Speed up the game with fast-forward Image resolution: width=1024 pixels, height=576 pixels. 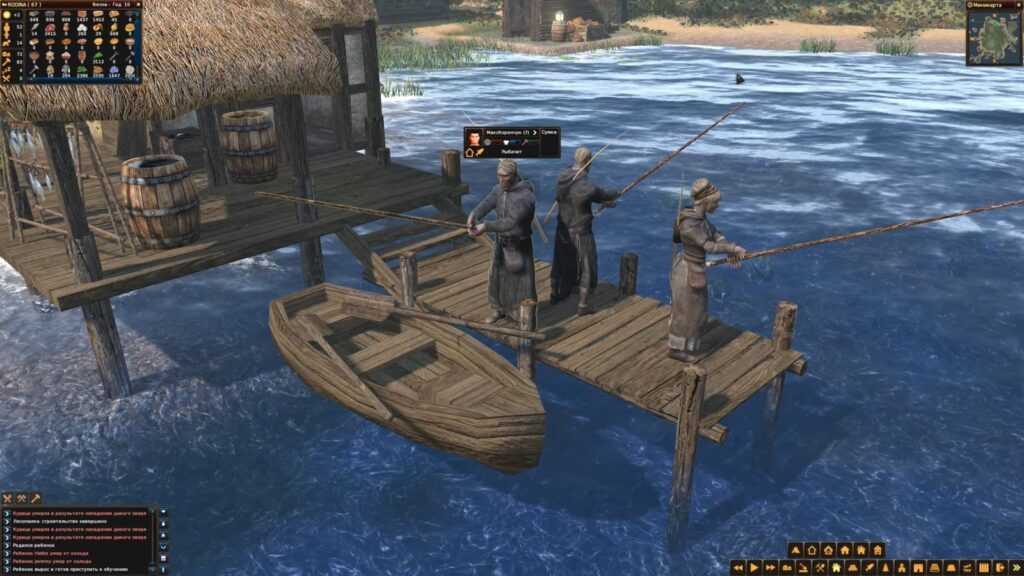pos(771,567)
